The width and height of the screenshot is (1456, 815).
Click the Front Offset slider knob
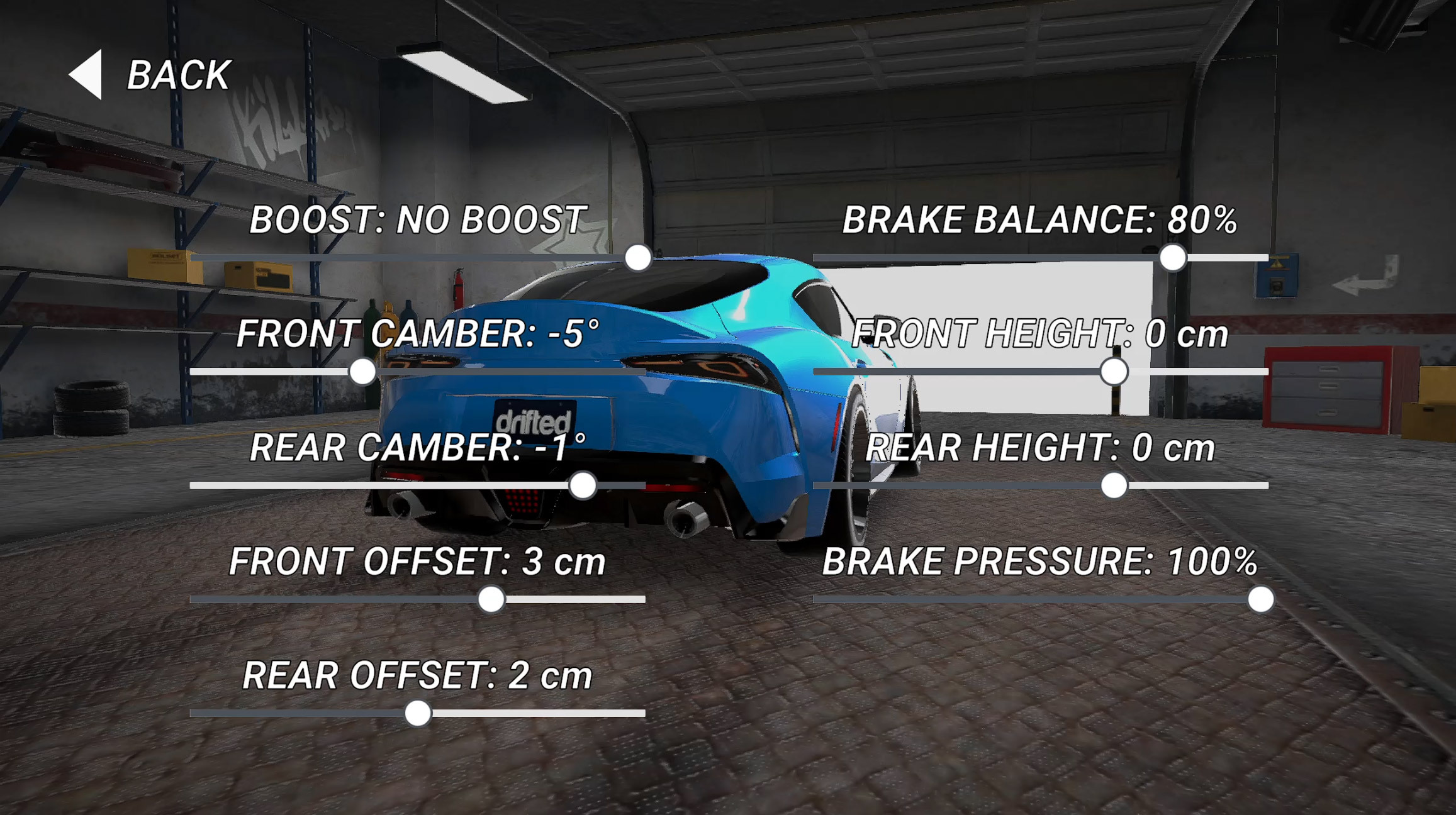coord(491,599)
